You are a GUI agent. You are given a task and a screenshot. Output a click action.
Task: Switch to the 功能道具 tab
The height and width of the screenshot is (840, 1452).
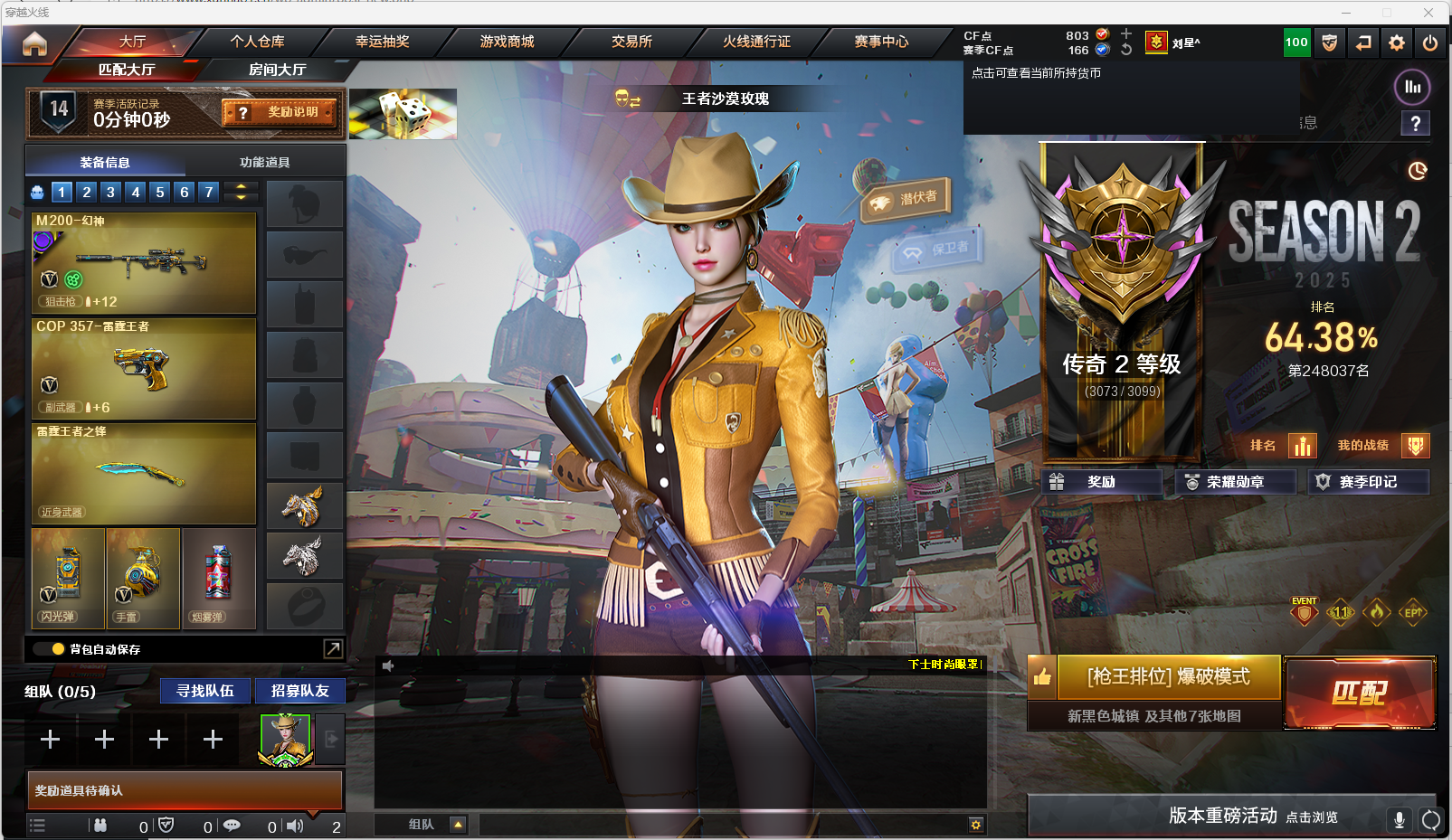[264, 163]
